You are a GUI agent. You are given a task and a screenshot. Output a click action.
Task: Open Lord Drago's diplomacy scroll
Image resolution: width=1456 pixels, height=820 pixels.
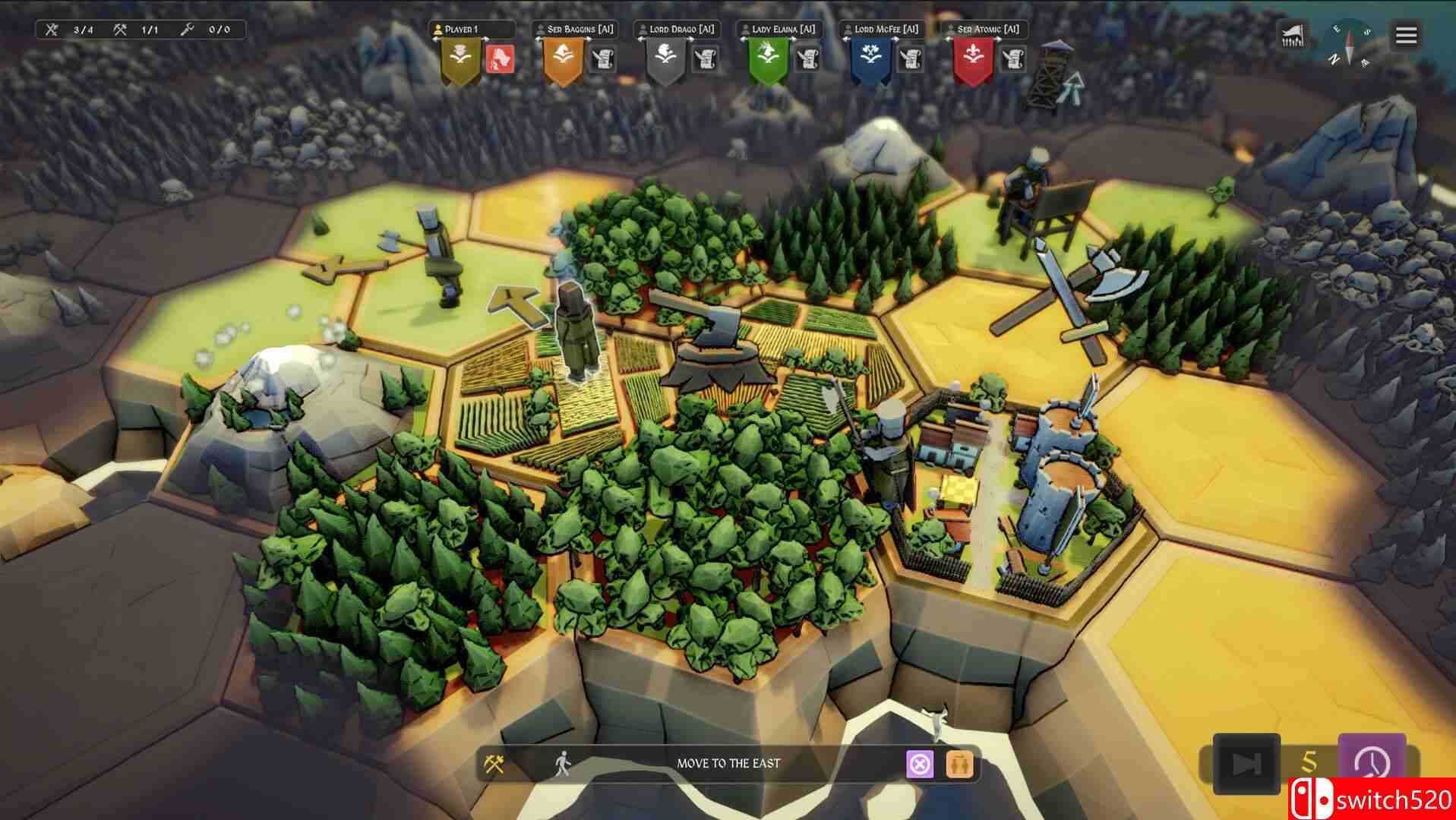(x=706, y=58)
